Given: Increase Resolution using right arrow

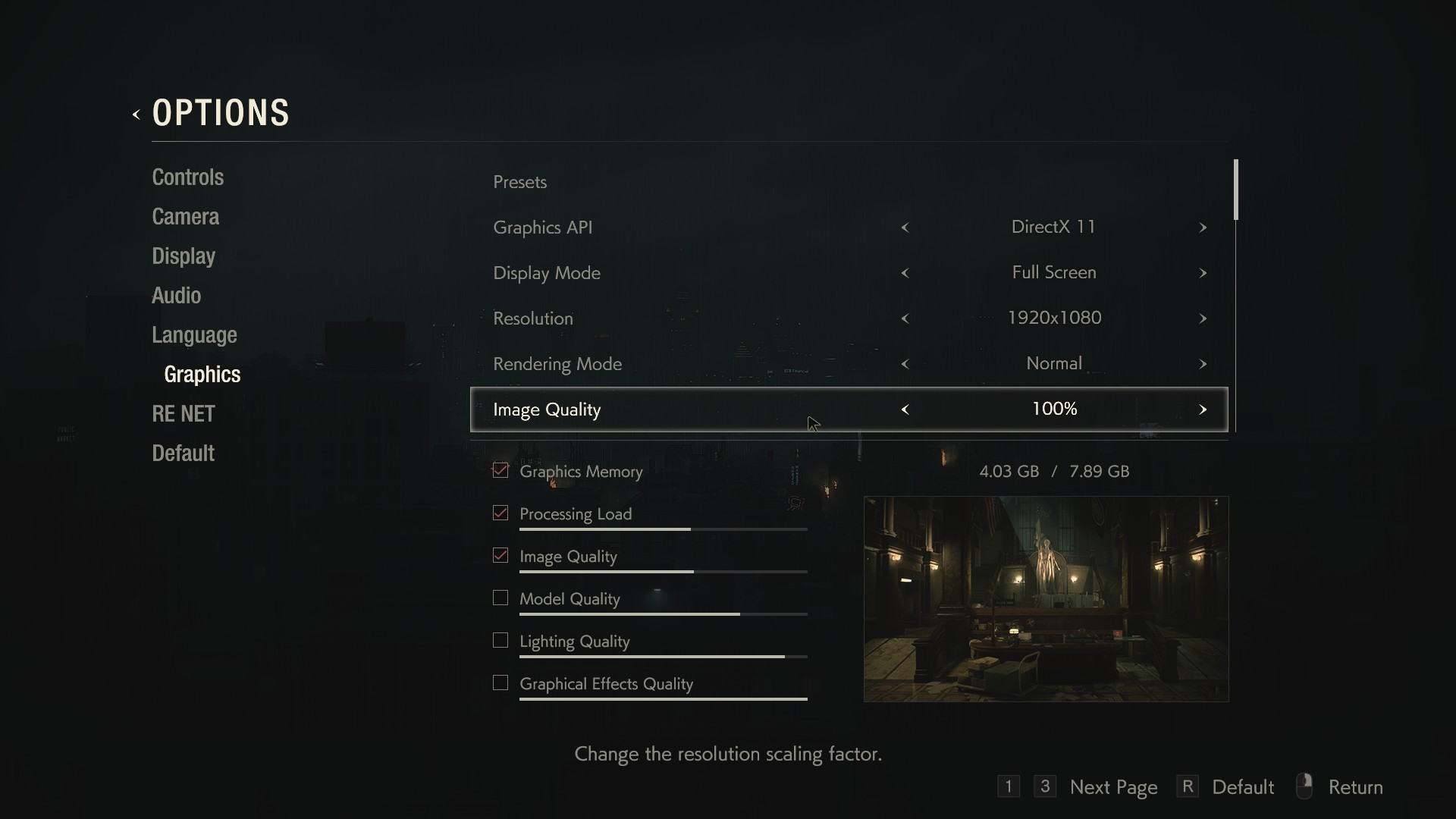Looking at the screenshot, I should 1203,318.
